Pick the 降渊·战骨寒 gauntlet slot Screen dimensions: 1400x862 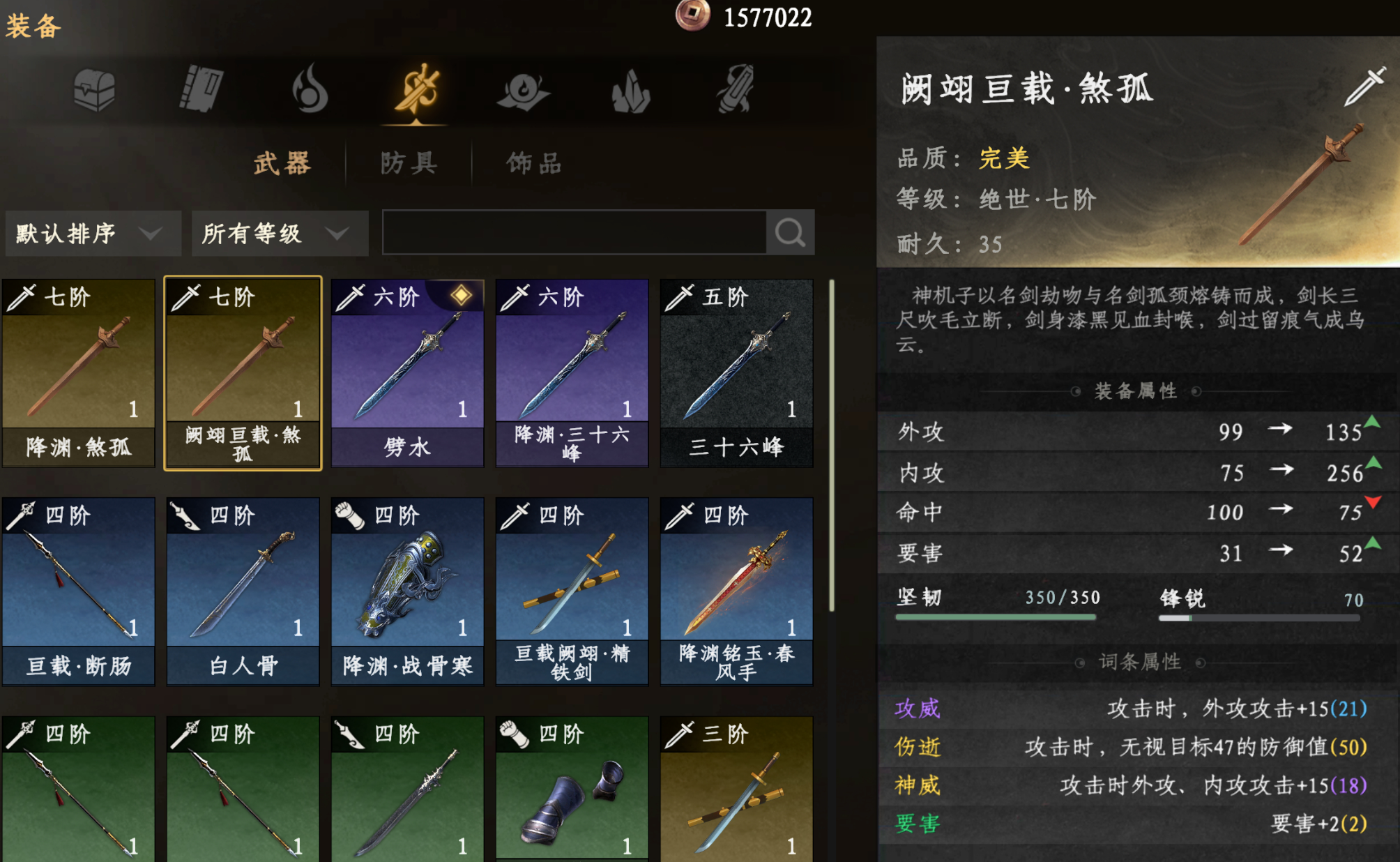(x=407, y=590)
